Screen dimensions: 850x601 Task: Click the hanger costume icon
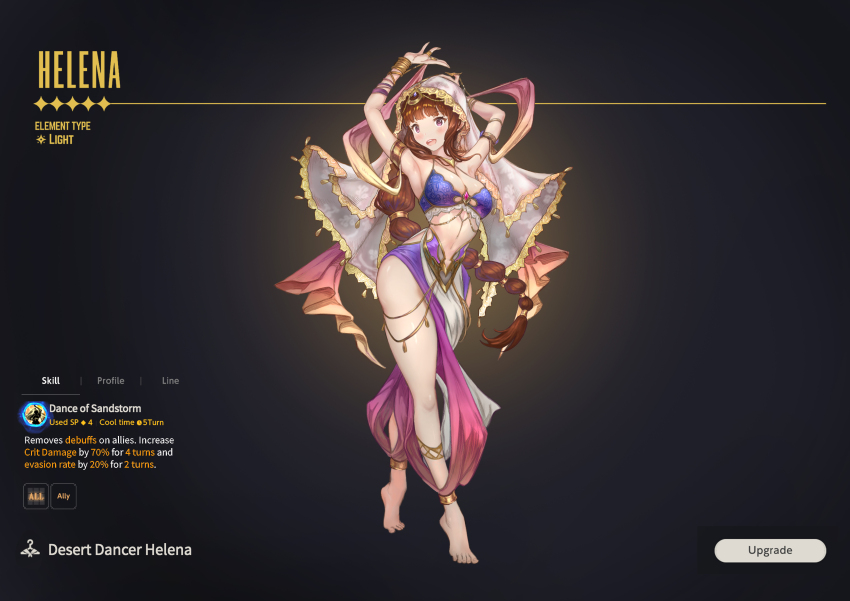31,549
